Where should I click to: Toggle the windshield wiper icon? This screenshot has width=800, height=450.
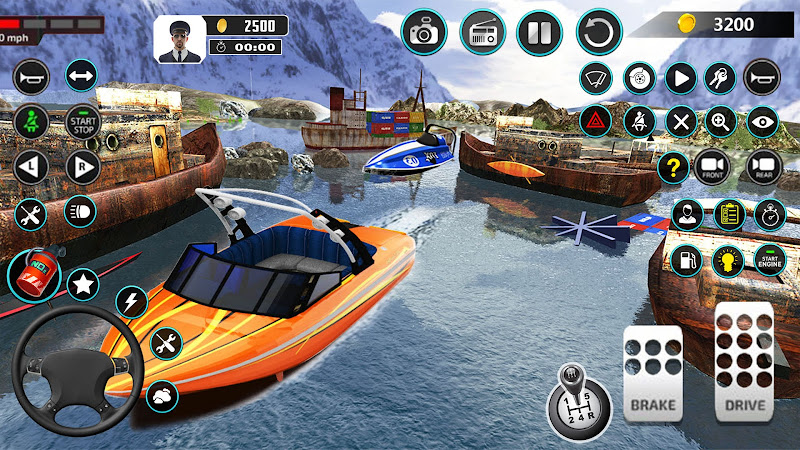[x=597, y=76]
